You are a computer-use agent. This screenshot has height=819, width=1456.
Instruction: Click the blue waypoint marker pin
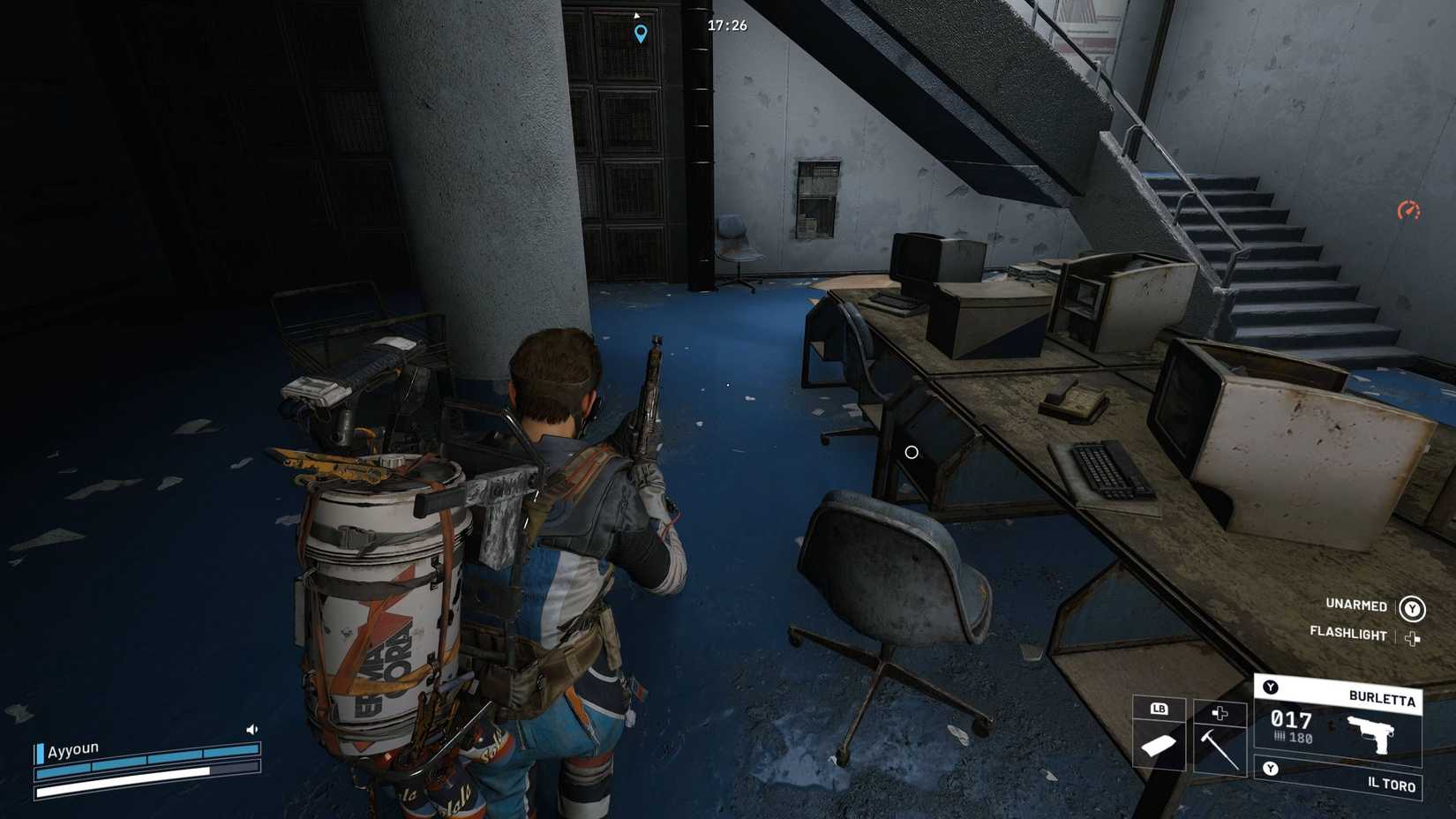tap(639, 34)
